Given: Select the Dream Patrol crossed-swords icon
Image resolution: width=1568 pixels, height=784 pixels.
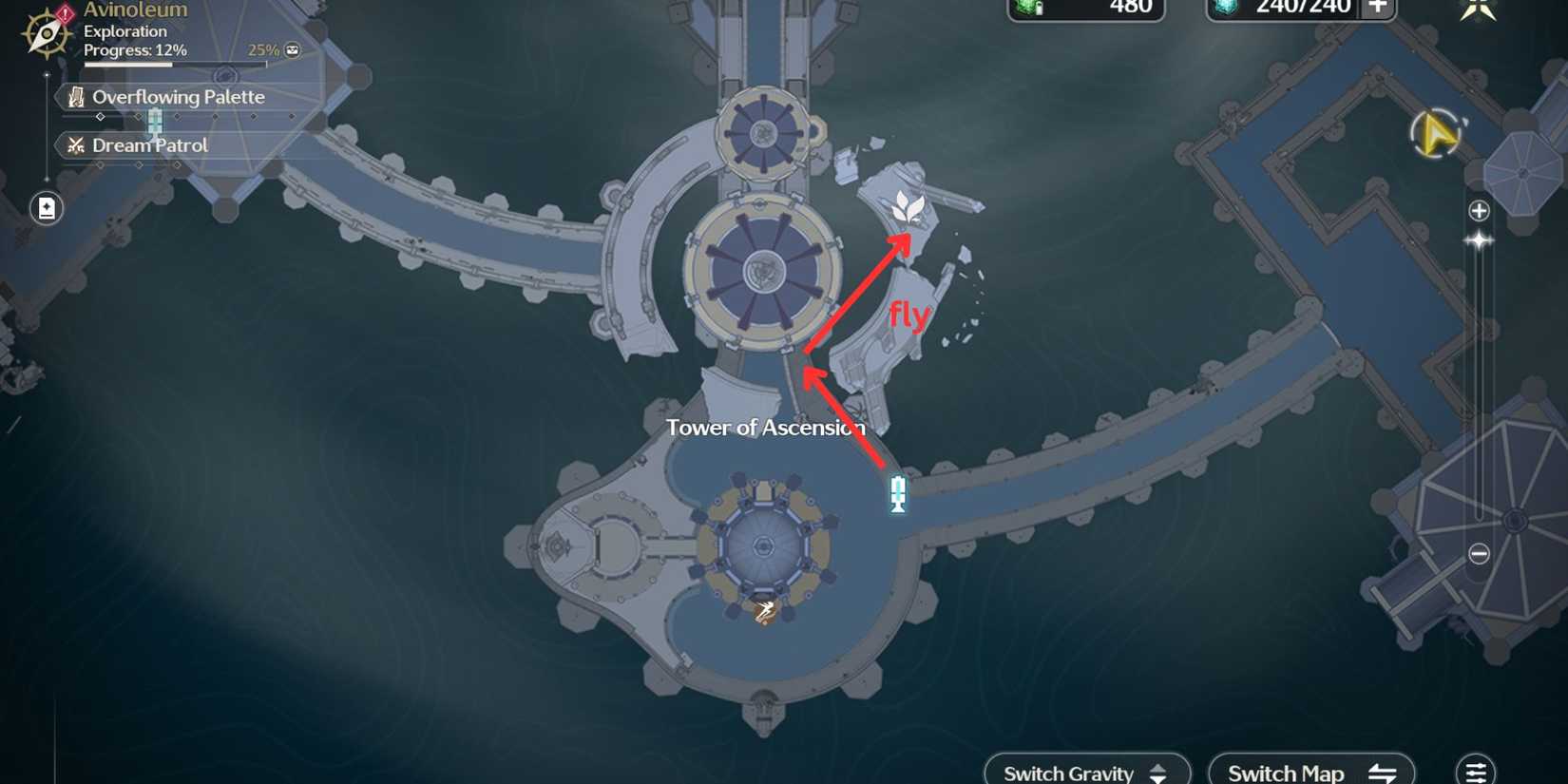Looking at the screenshot, I should click(75, 144).
